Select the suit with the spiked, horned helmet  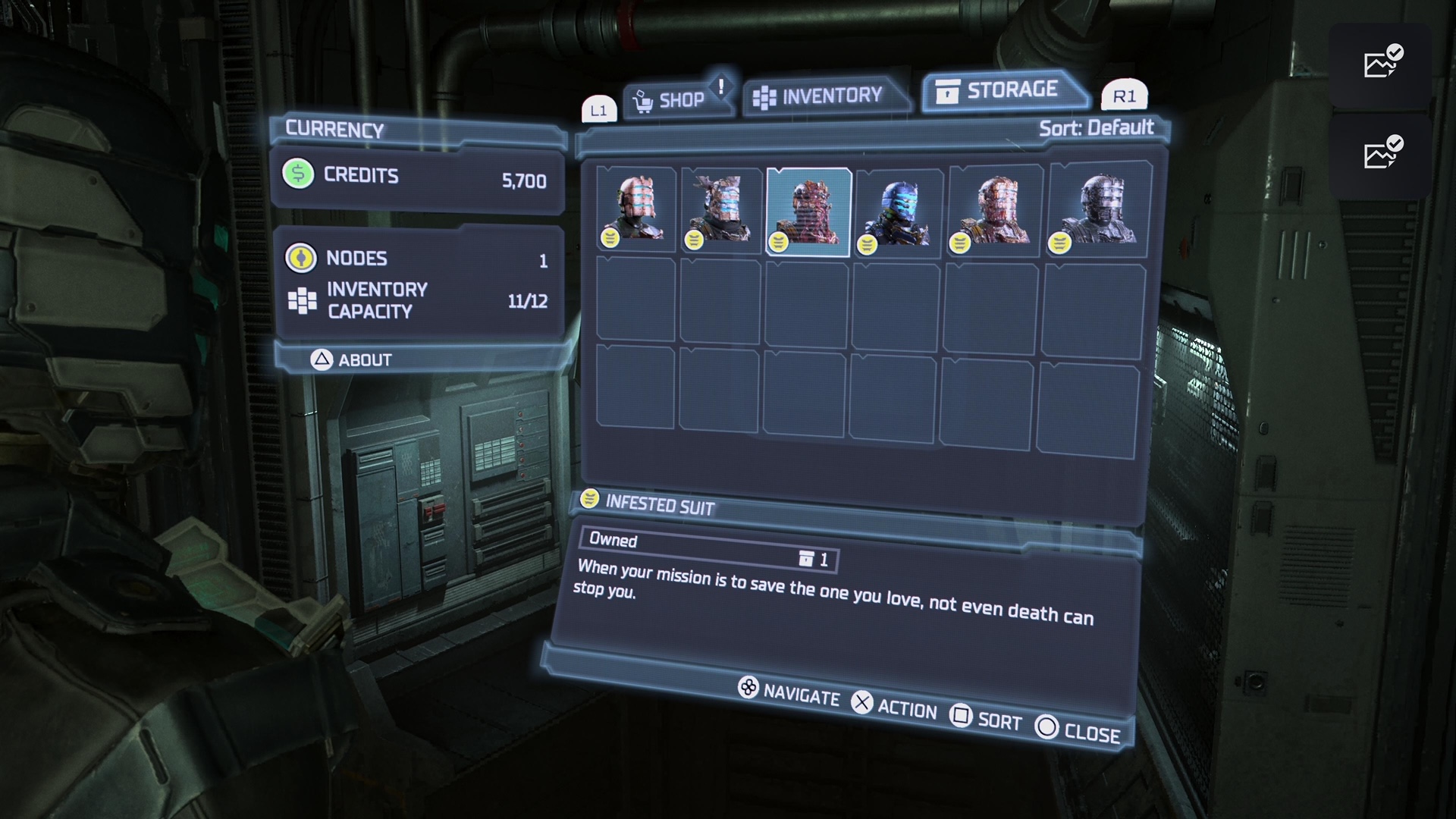[x=720, y=210]
